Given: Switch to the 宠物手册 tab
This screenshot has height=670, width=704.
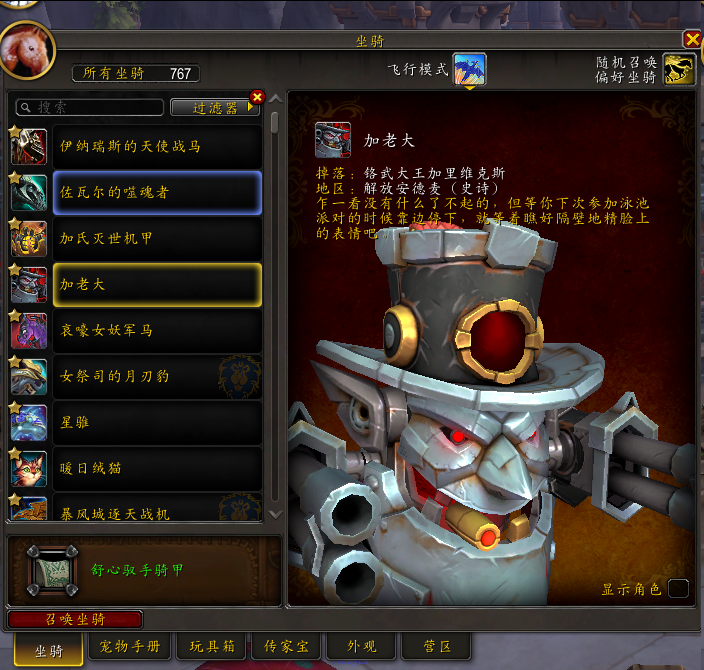Looking at the screenshot, I should (131, 647).
